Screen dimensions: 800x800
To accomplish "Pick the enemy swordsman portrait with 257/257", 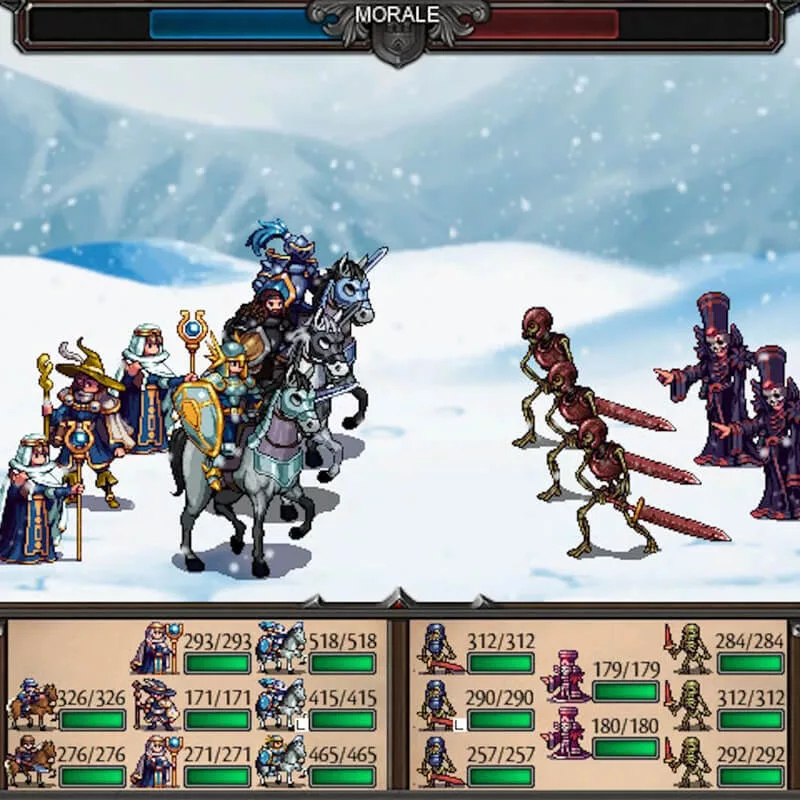I will tap(439, 760).
